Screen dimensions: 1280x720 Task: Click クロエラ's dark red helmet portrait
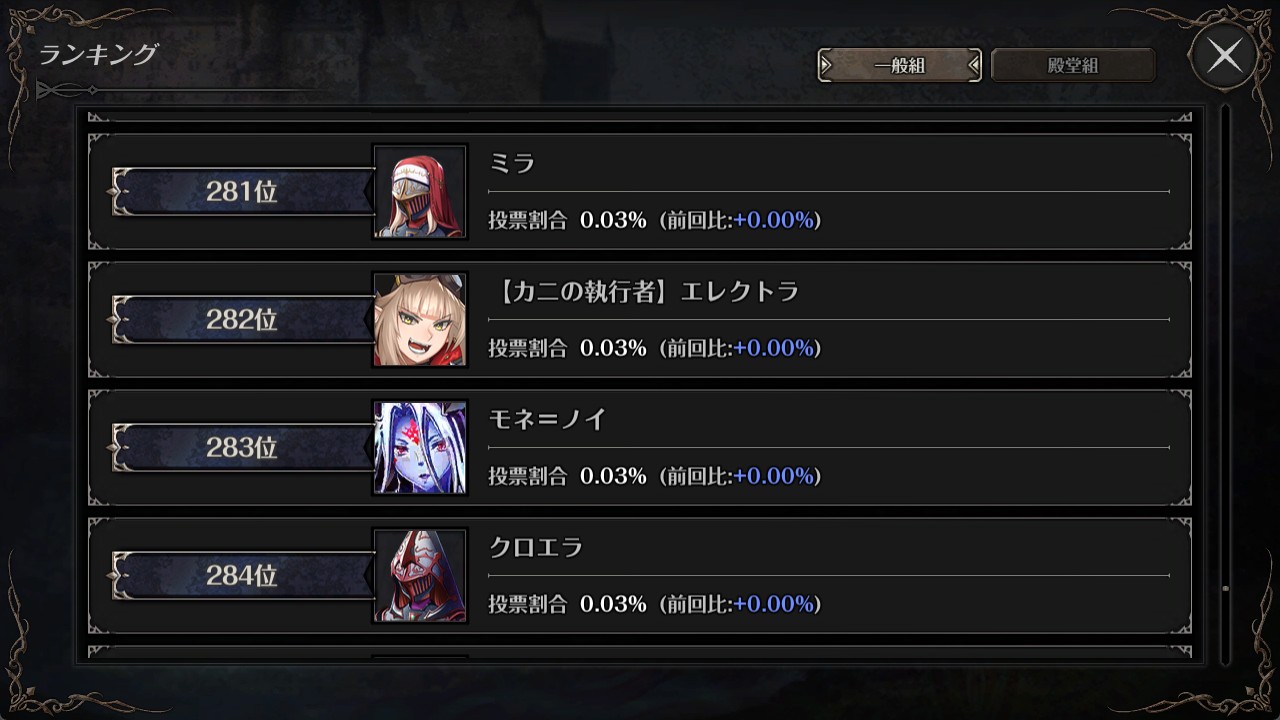click(x=420, y=576)
